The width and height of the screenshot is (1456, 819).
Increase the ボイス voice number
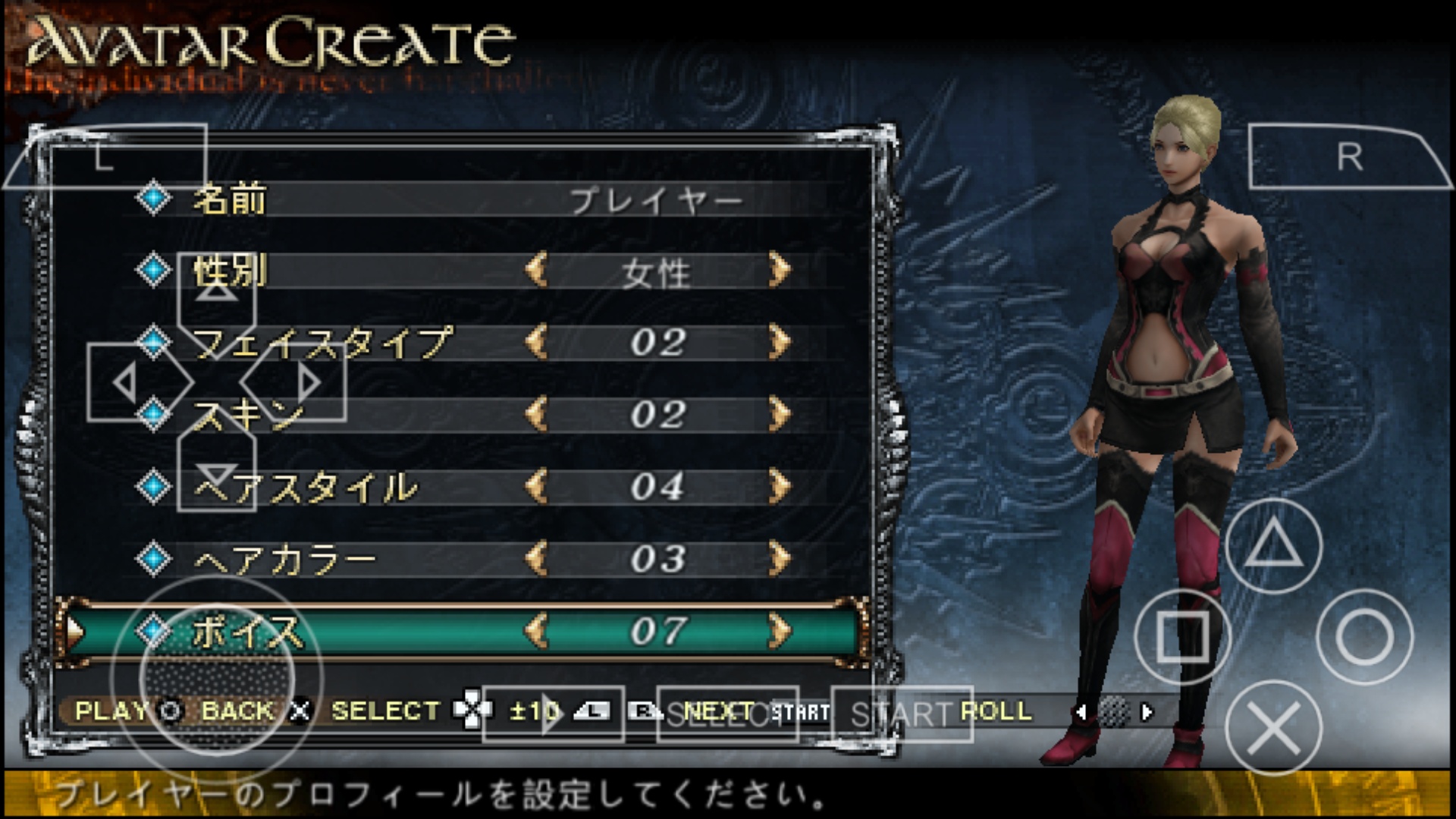(779, 631)
